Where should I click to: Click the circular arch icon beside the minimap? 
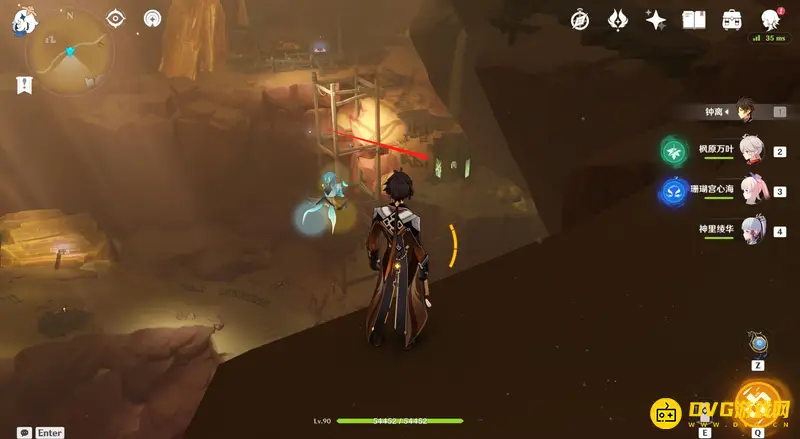coord(152,18)
